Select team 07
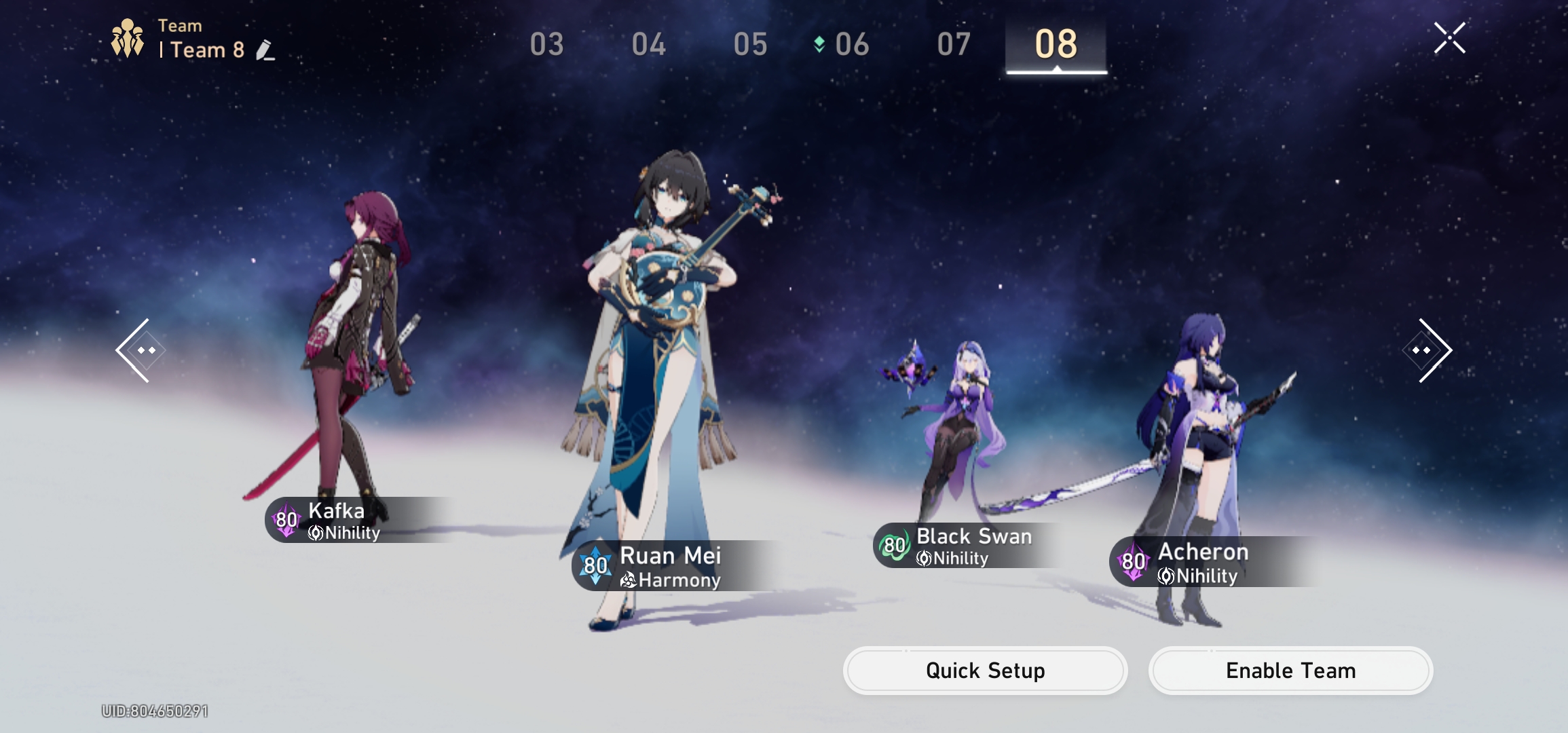The image size is (1568, 733). (x=953, y=43)
